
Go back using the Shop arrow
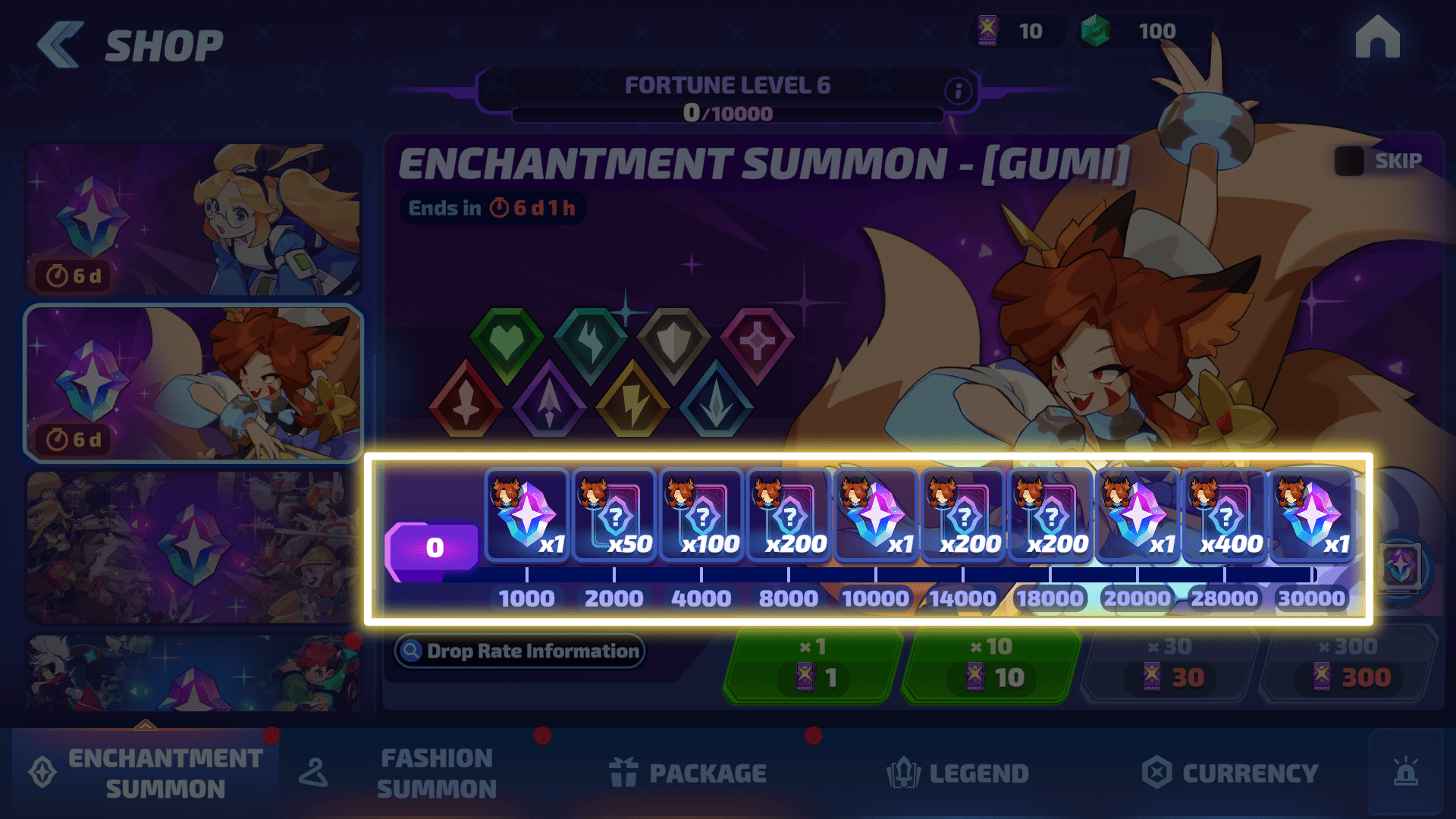click(61, 45)
